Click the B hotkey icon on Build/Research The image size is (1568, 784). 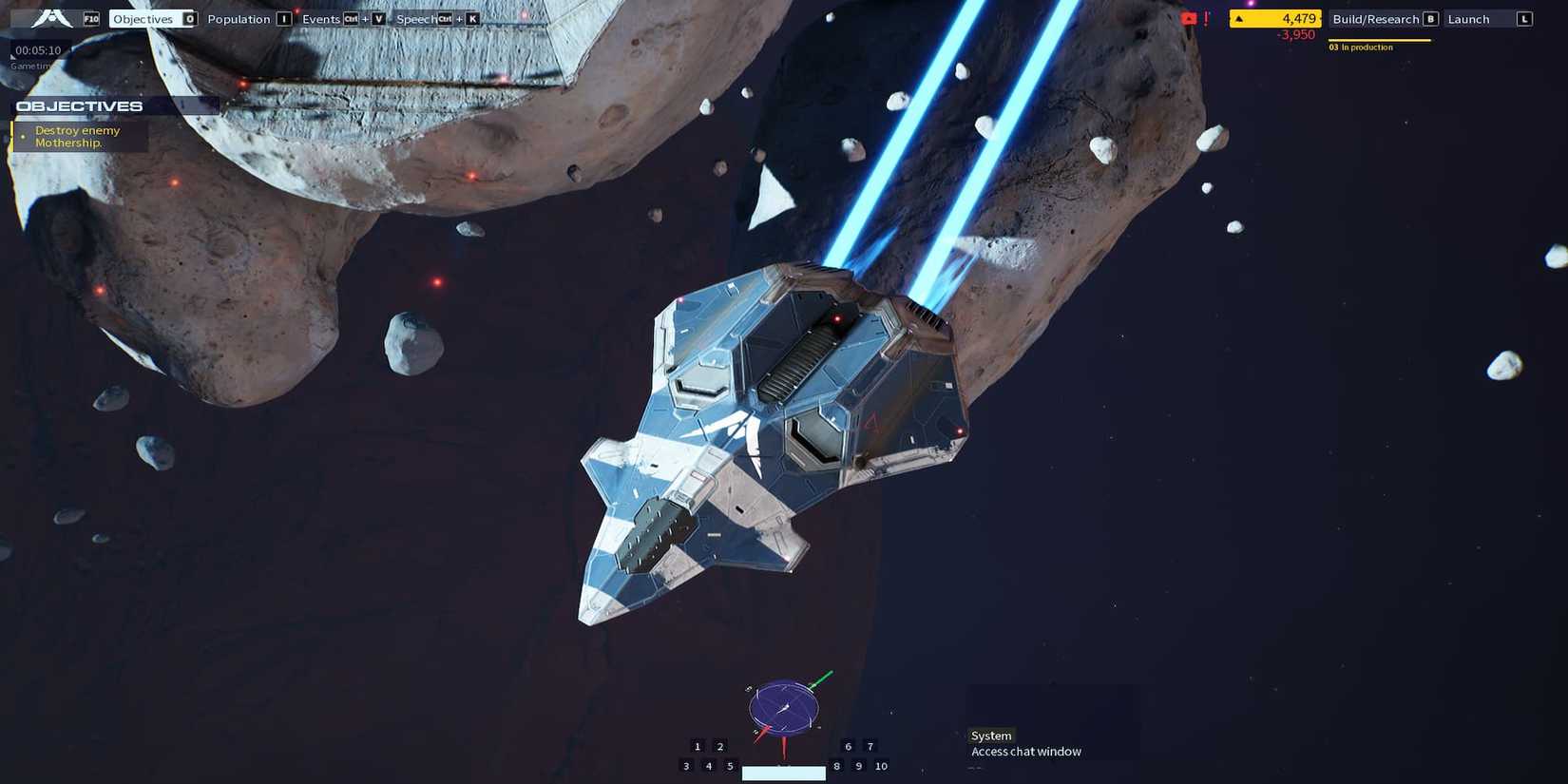pyautogui.click(x=1431, y=19)
